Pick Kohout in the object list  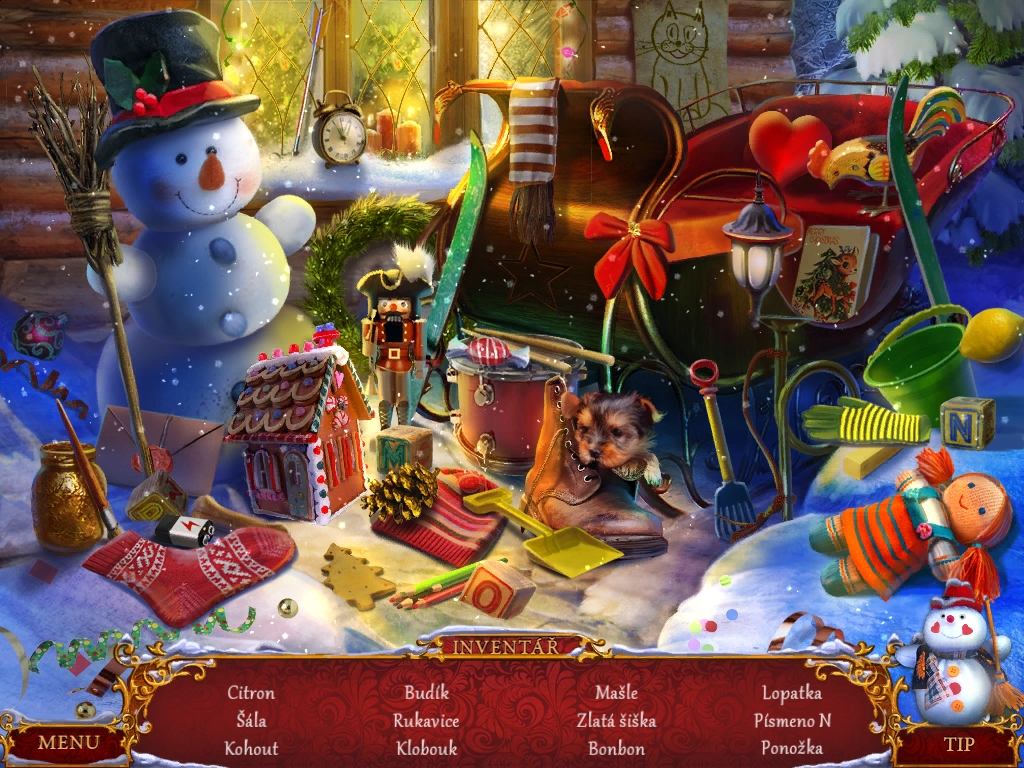(x=251, y=748)
